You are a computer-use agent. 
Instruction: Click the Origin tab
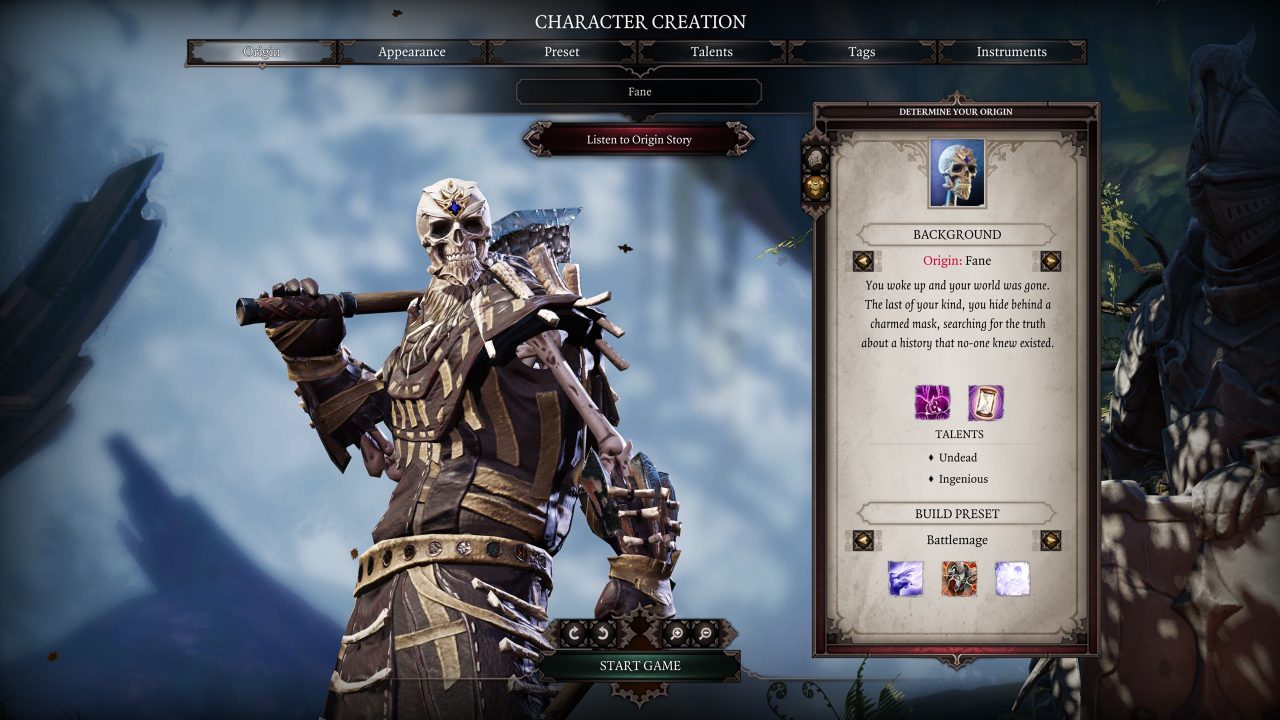(262, 52)
